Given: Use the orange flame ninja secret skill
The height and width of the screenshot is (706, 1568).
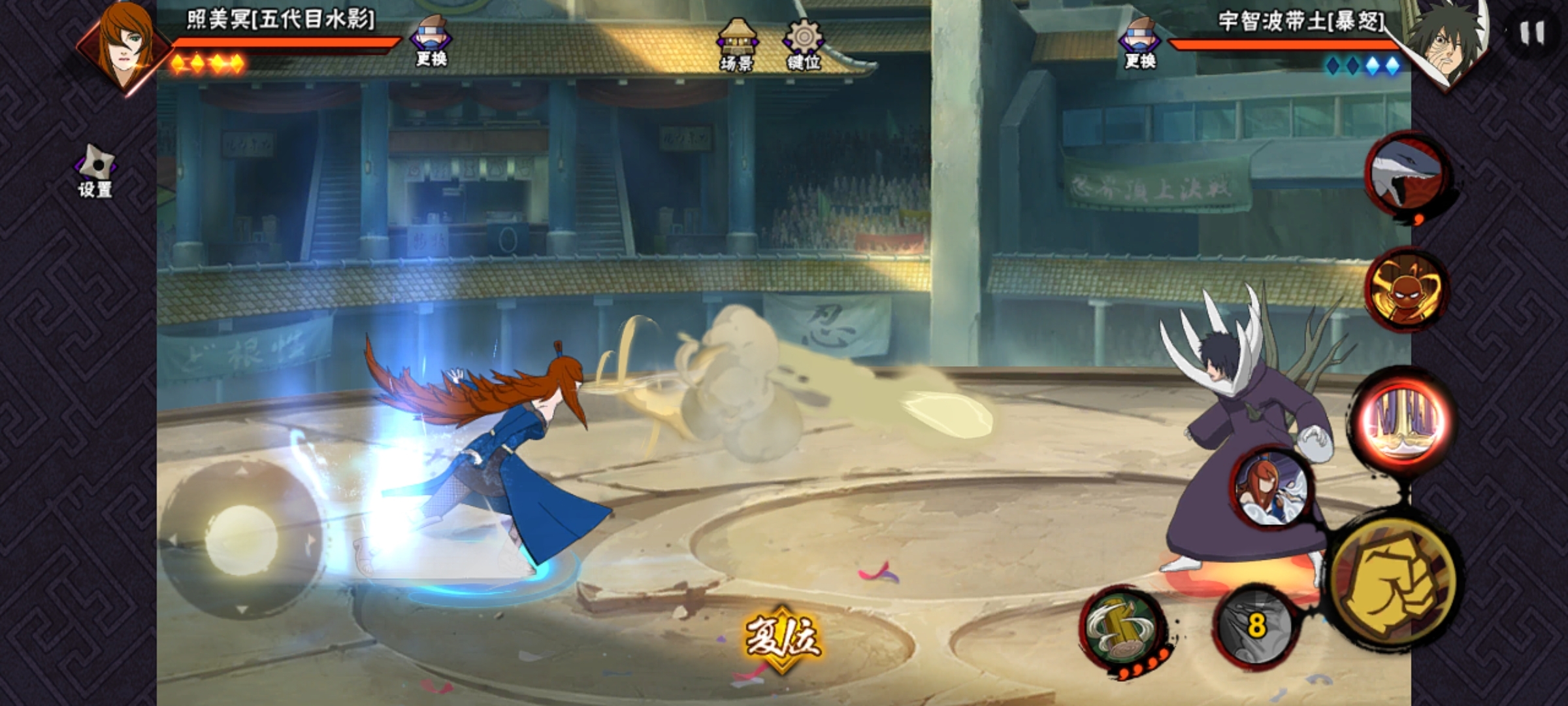Looking at the screenshot, I should pos(1407,289).
